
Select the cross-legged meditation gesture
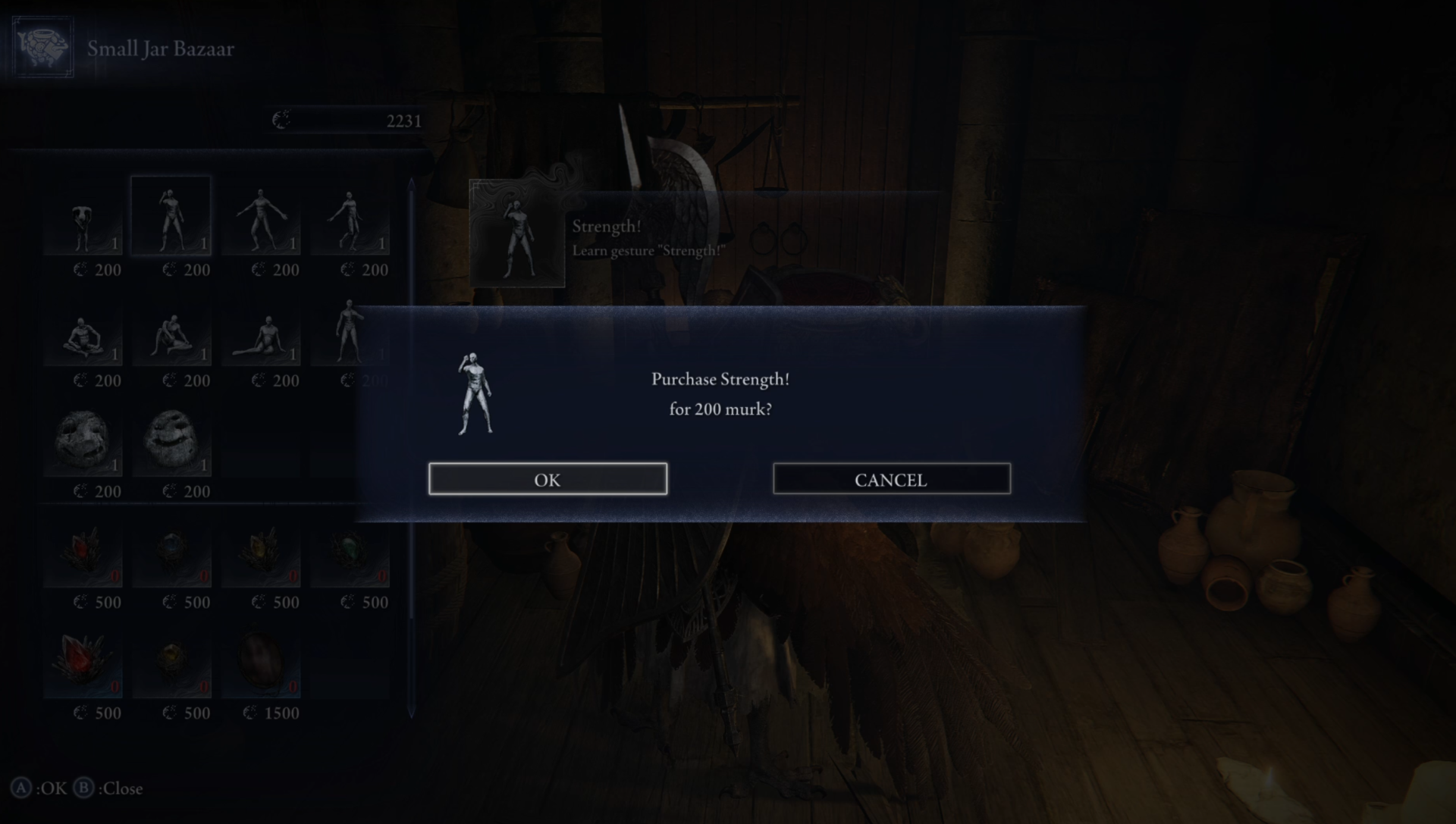pyautogui.click(x=82, y=334)
